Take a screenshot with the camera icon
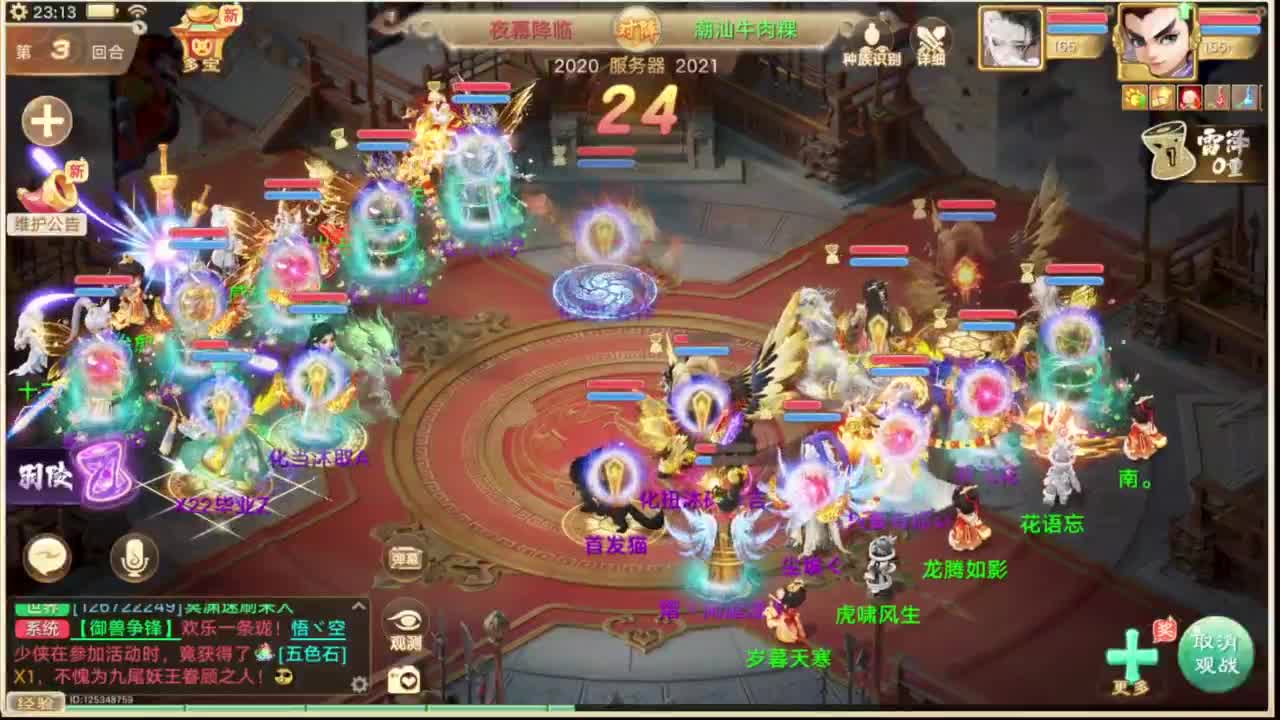This screenshot has height=720, width=1280. pyautogui.click(x=404, y=679)
